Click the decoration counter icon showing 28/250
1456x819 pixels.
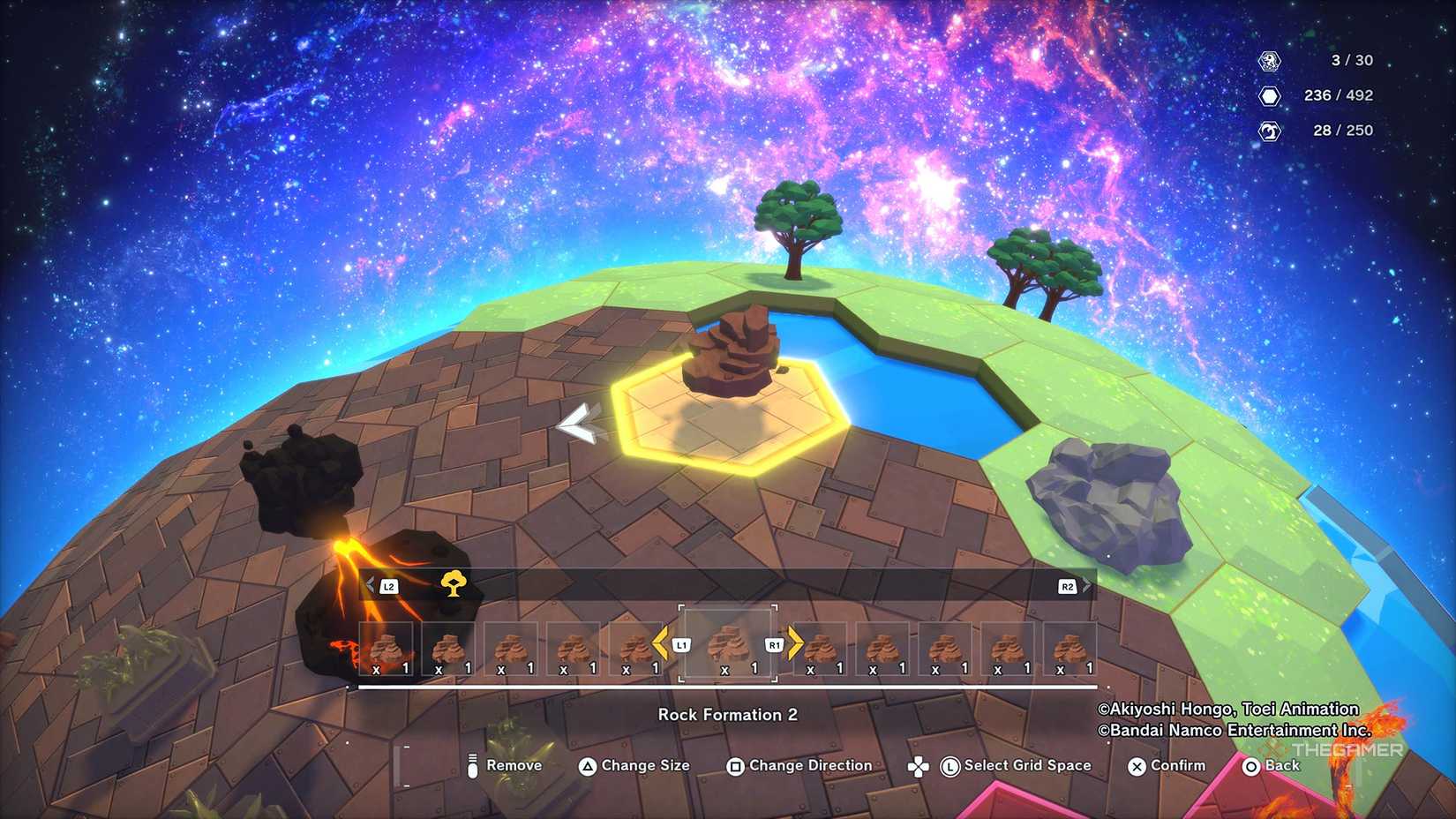tap(1268, 130)
